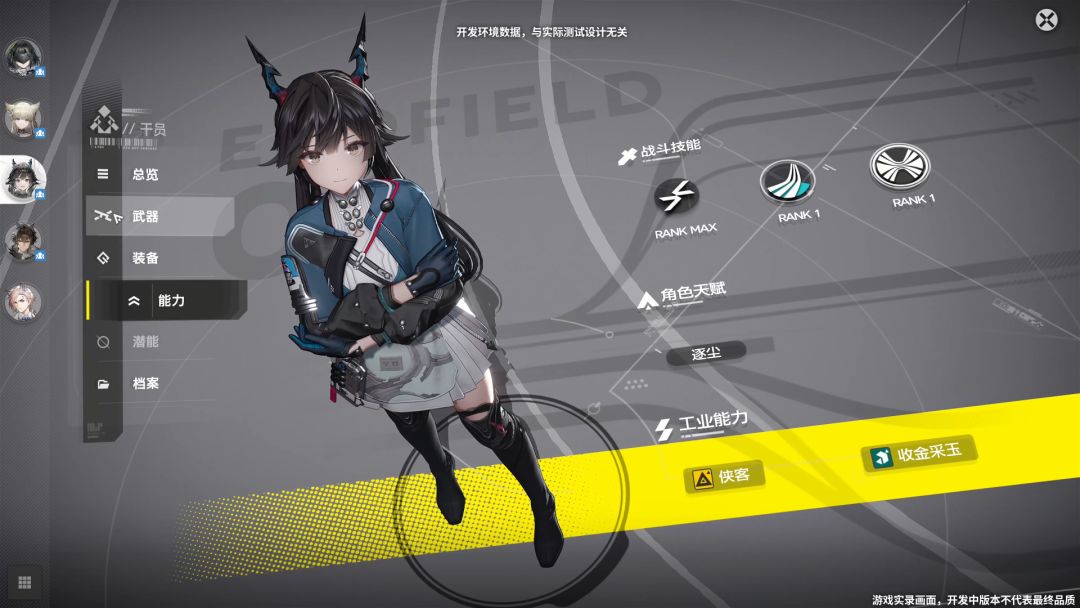The image size is (1080, 608).
Task: Open the 总览 overview tab
Action: click(x=144, y=174)
